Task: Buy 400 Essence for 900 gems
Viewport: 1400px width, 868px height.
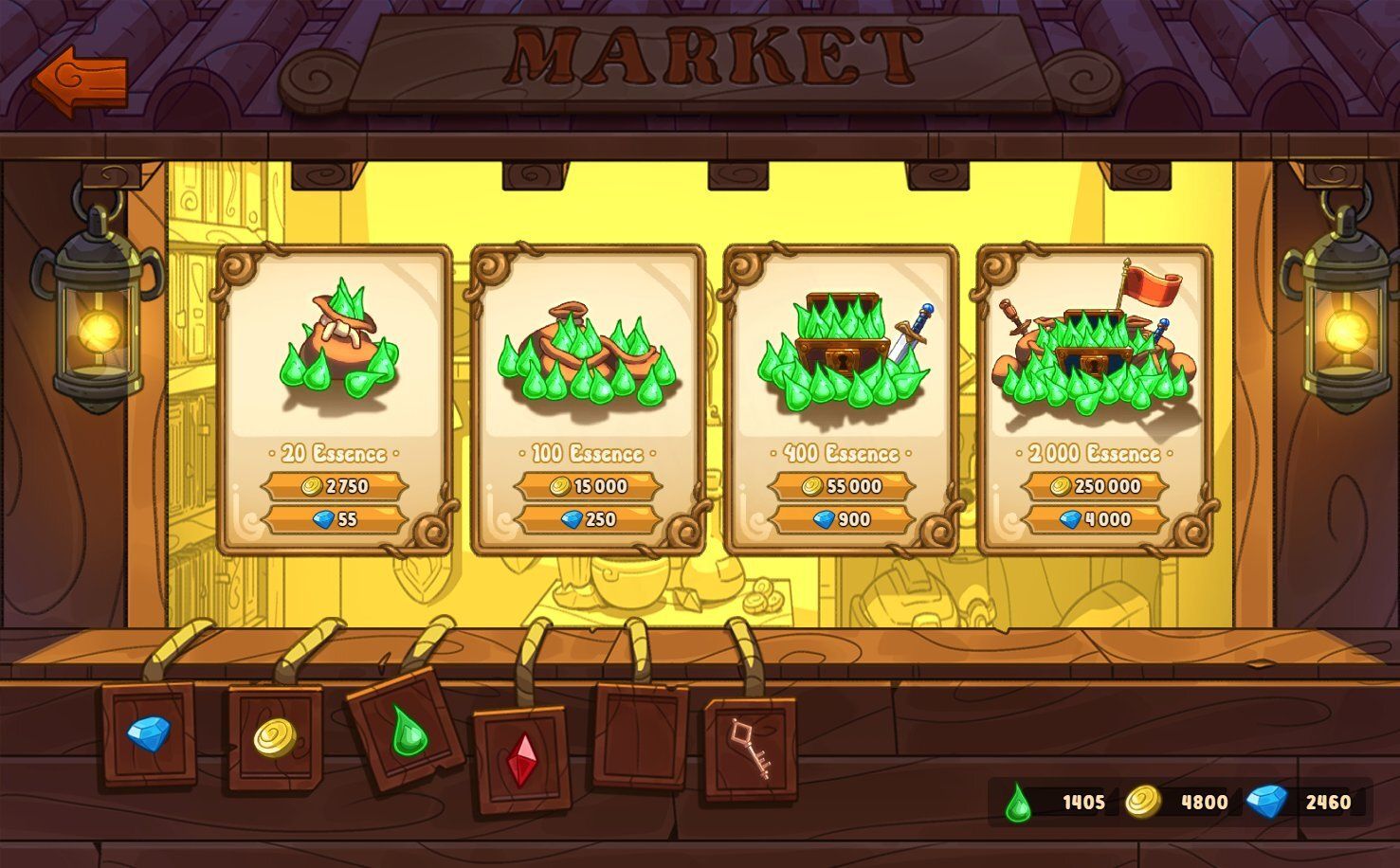Action: pos(842,519)
